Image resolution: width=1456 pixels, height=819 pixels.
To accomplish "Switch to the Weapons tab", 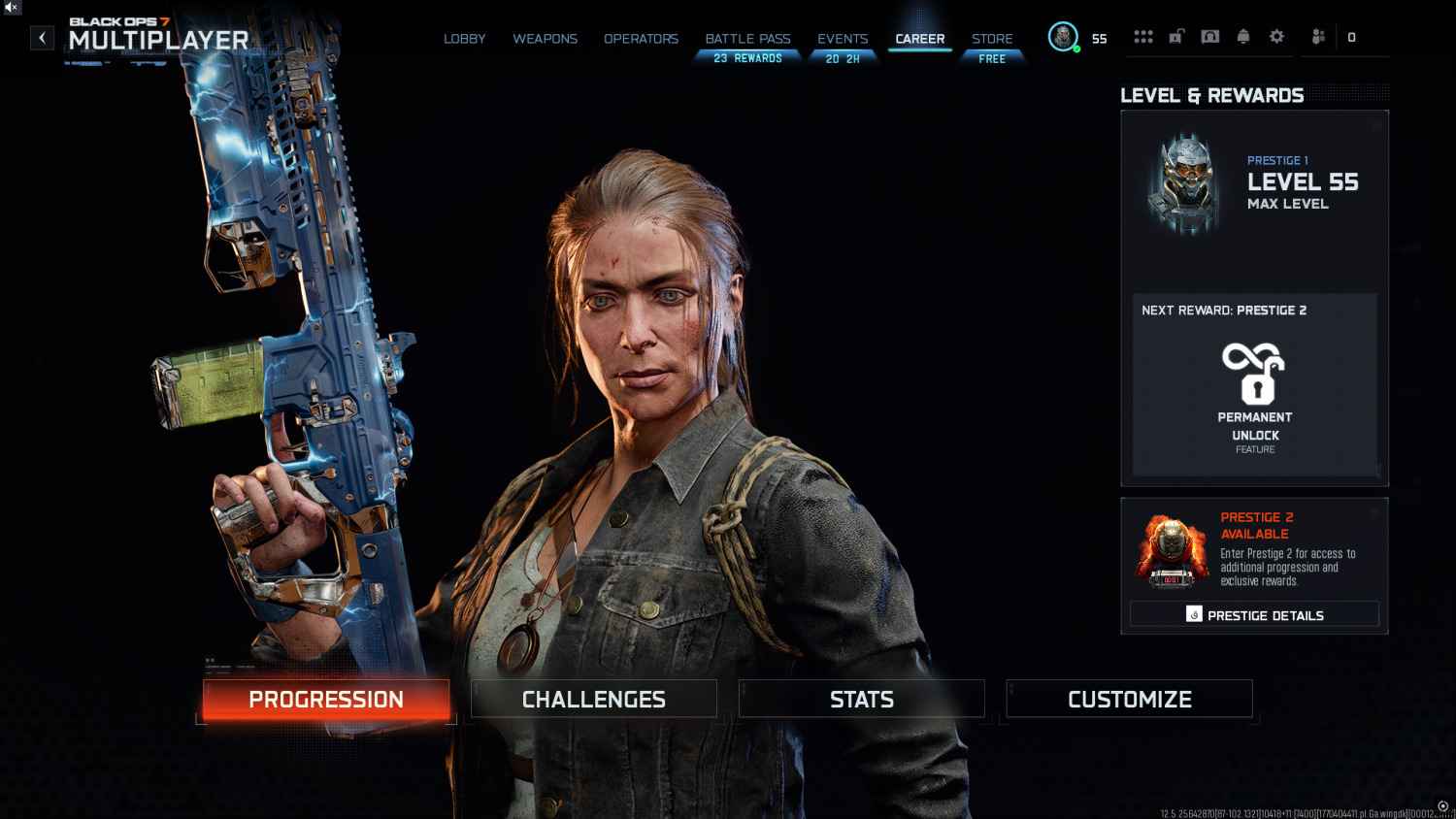I will click(545, 39).
